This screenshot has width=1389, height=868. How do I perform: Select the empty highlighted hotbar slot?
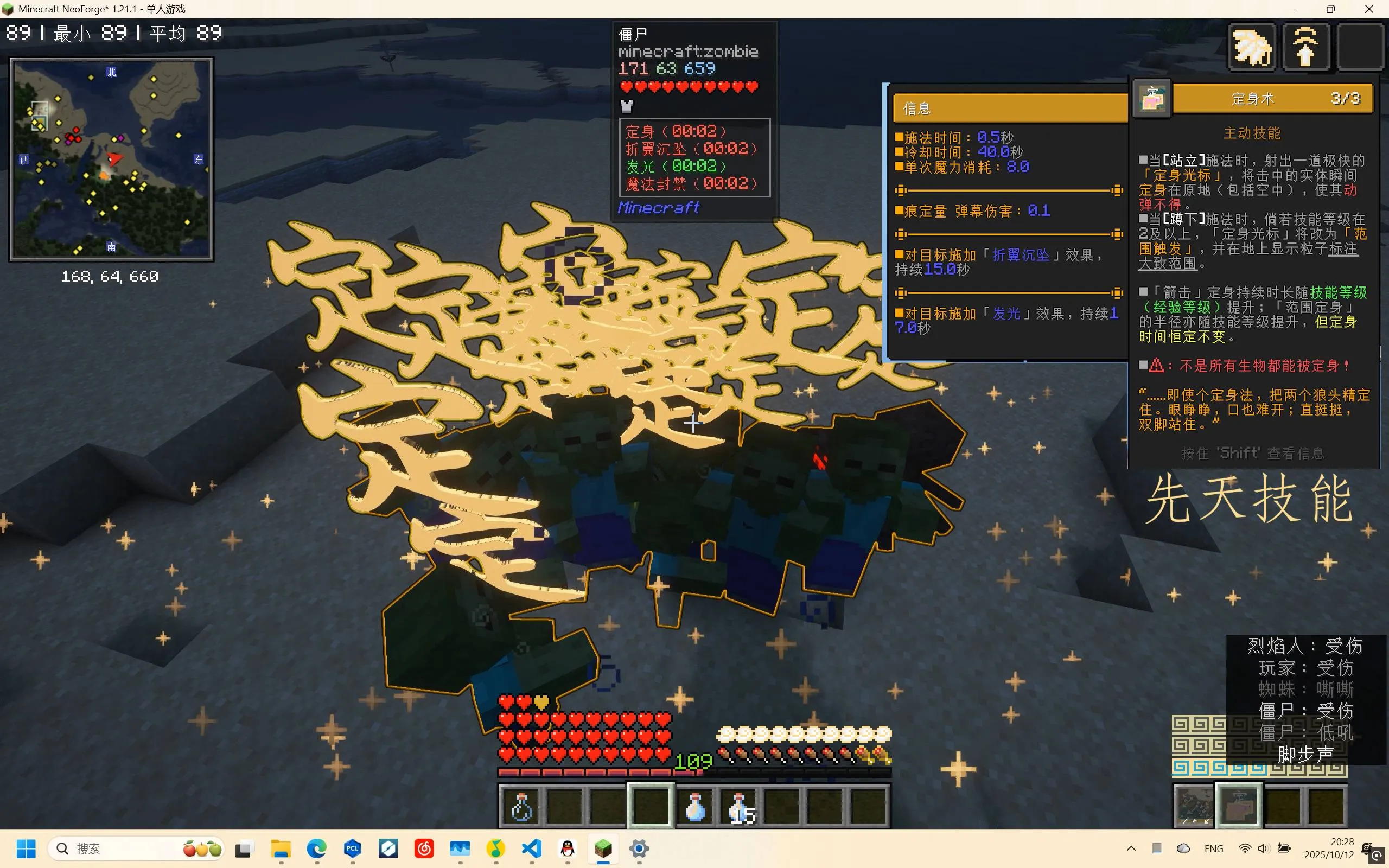pos(651,807)
